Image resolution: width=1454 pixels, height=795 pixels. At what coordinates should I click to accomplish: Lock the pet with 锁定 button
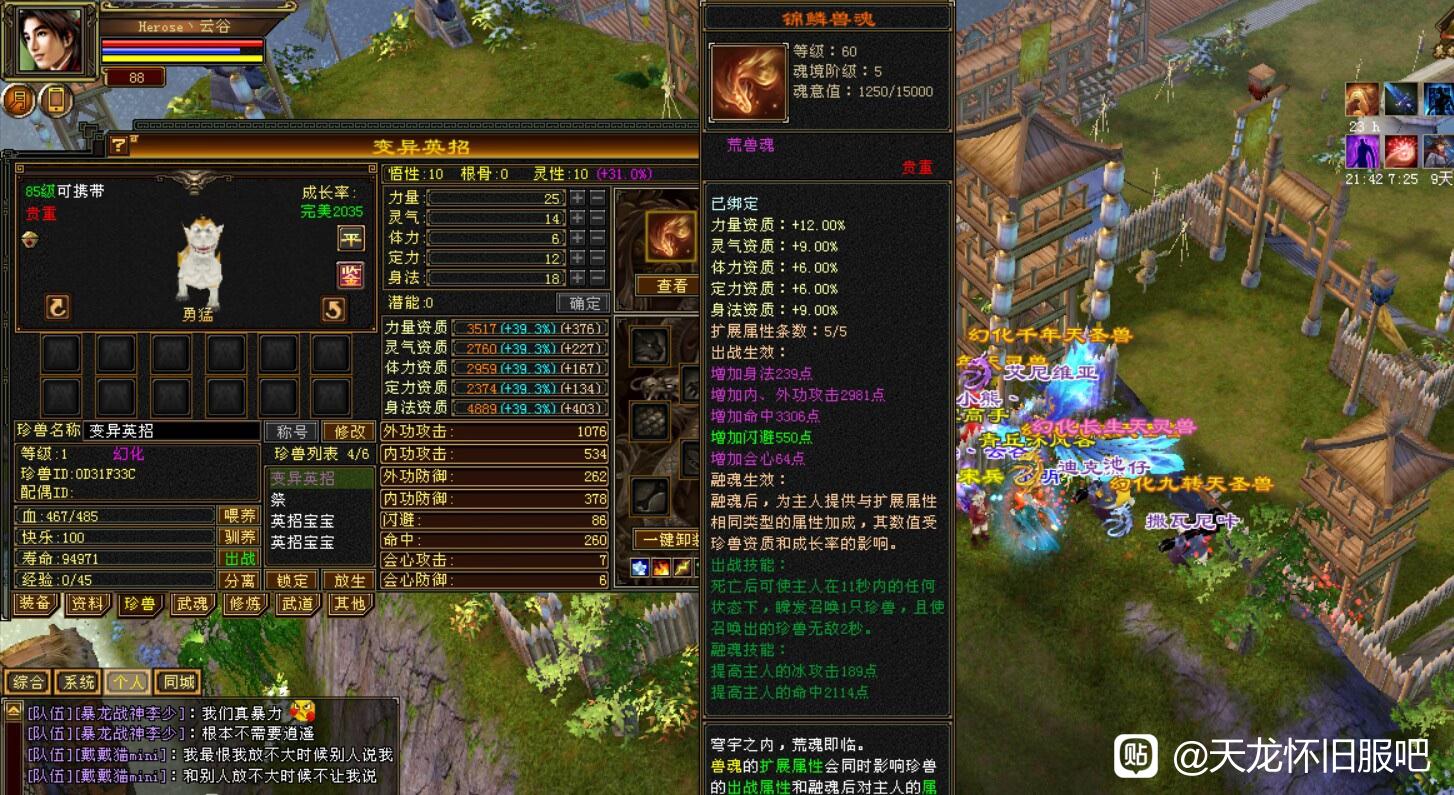pyautogui.click(x=293, y=581)
